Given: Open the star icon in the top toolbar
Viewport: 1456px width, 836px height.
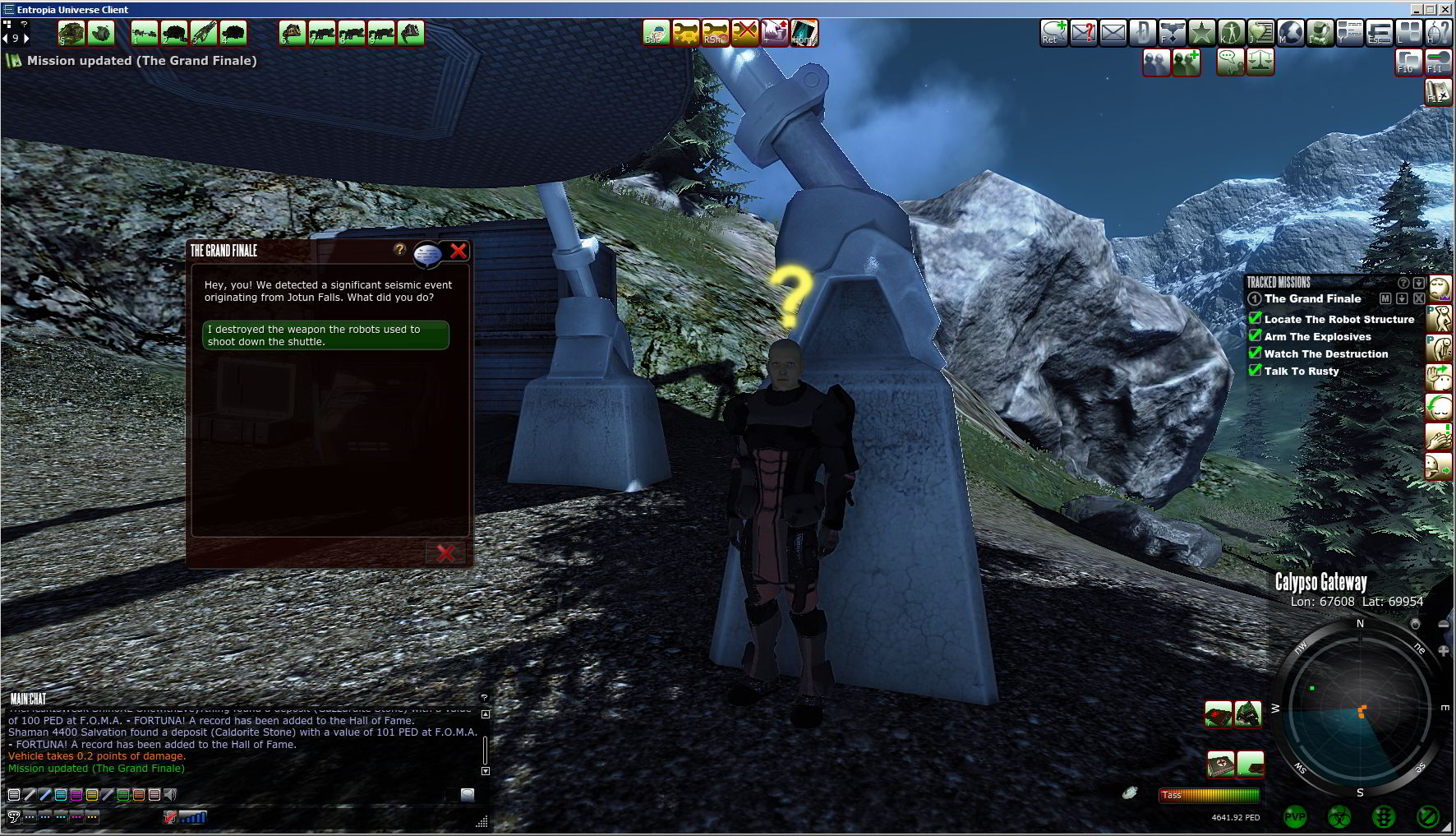Looking at the screenshot, I should 1201,33.
